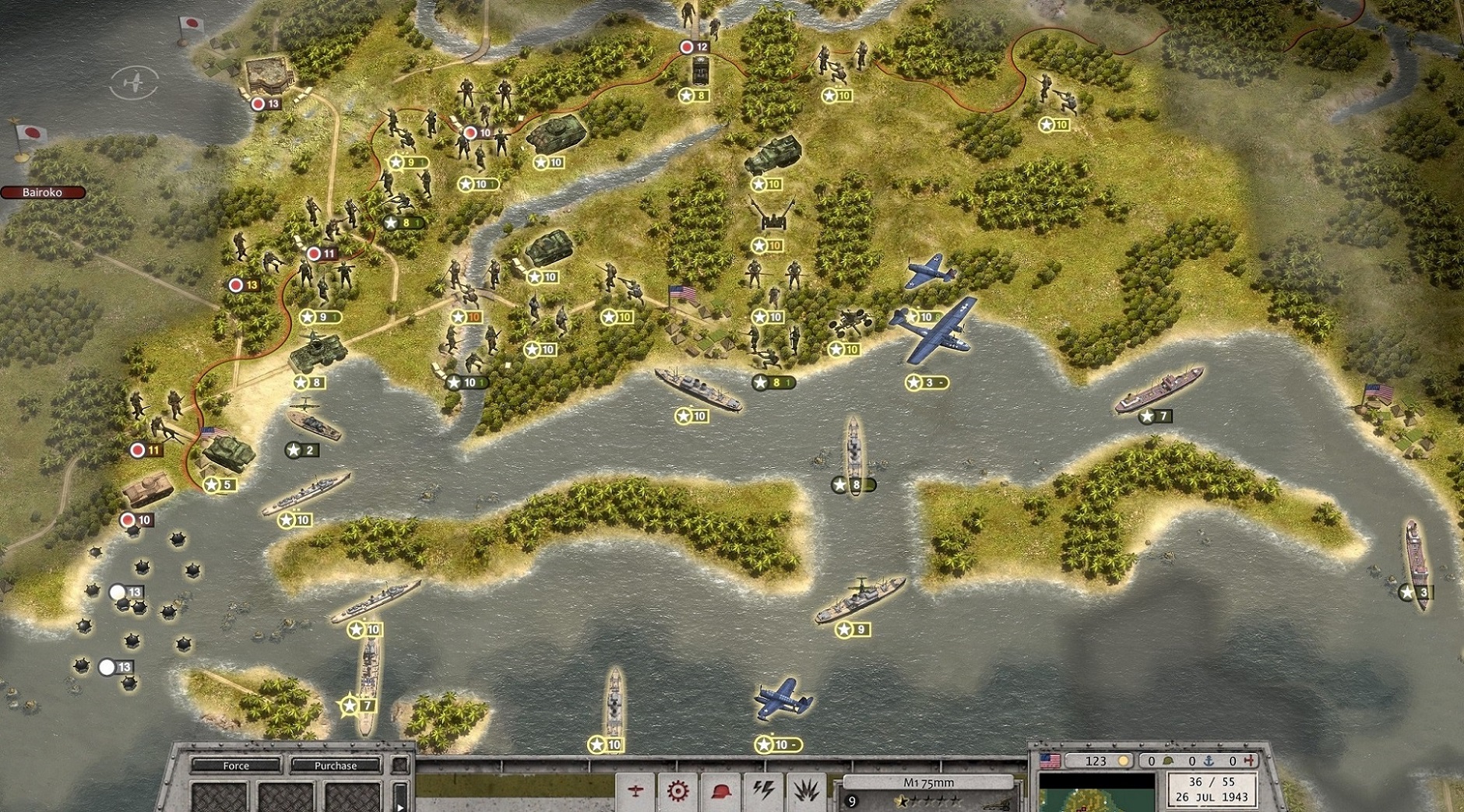Click the US flag icon in resource bar

(1050, 761)
